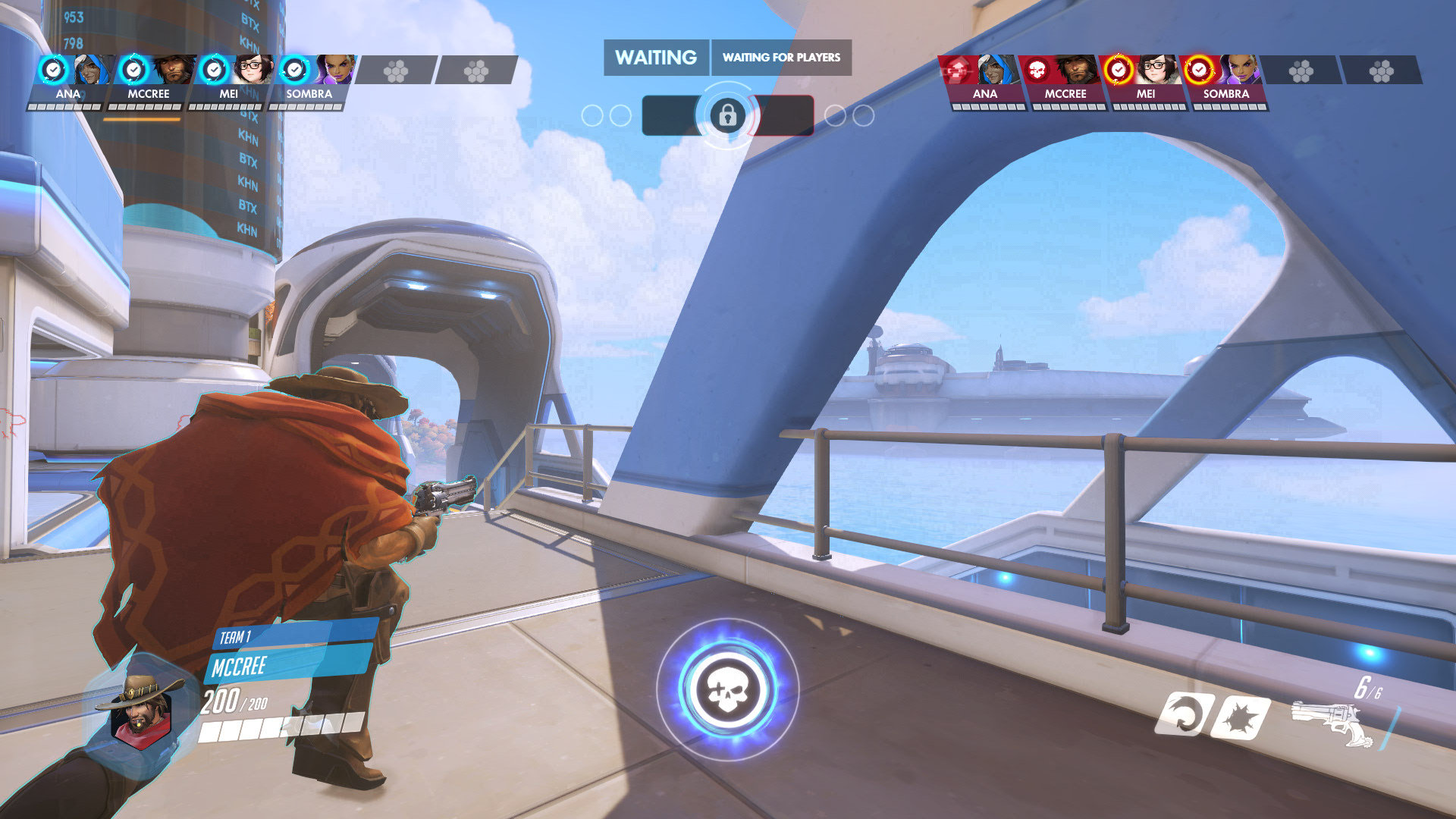1456x819 pixels.
Task: Choose blue team Mei player slot
Action: coord(229,80)
